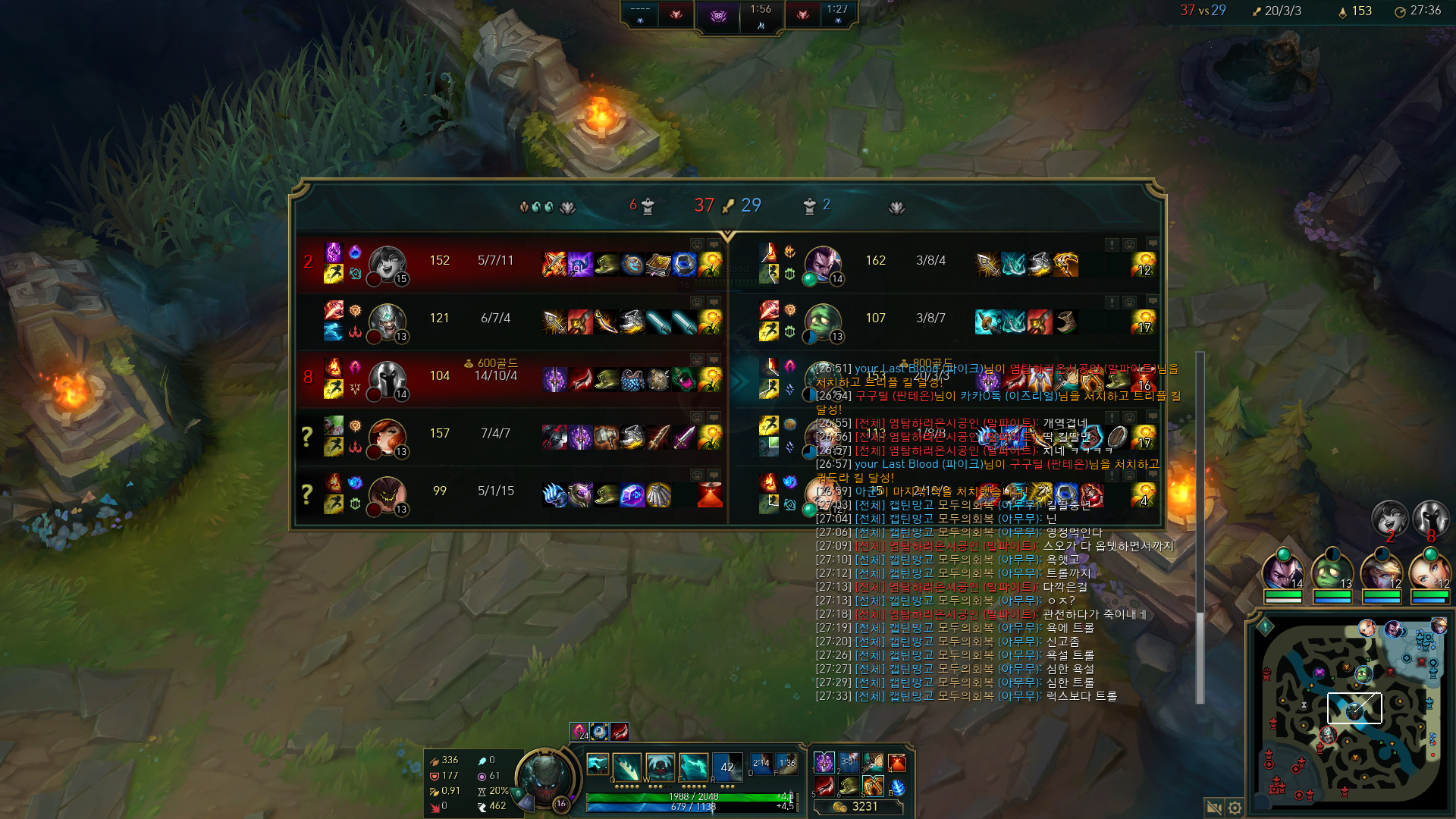Mute chat for the top red-team player
Screen dimensions: 1456x819
pyautogui.click(x=714, y=245)
